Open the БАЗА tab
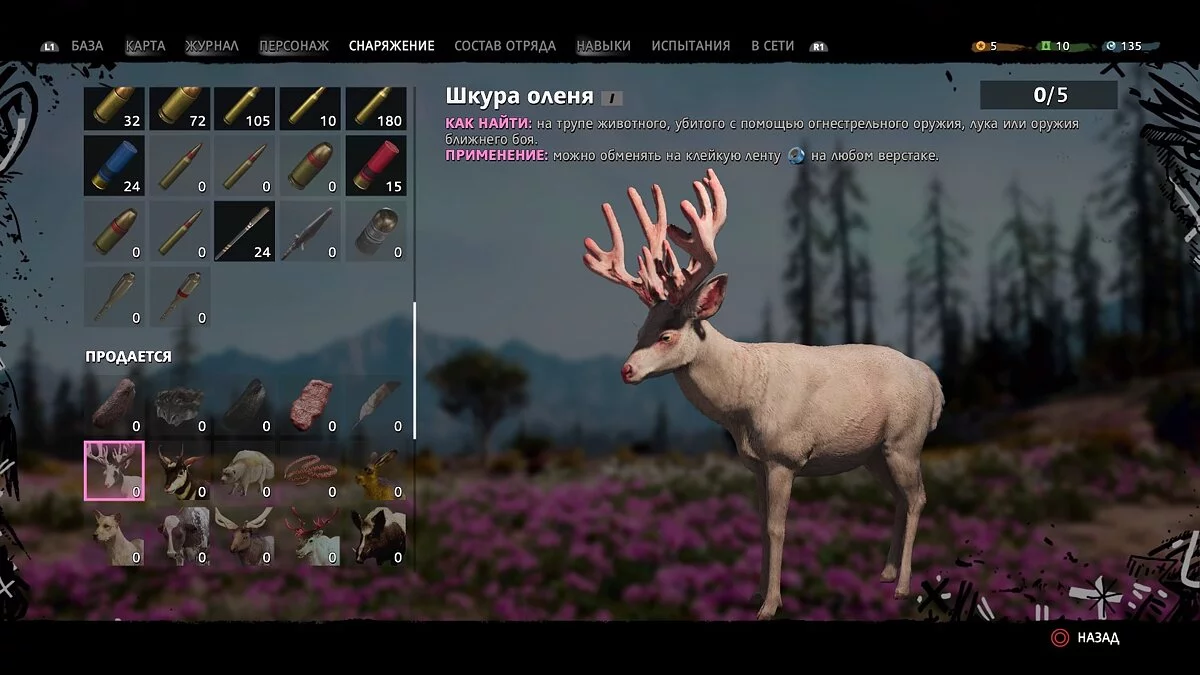 tap(87, 46)
